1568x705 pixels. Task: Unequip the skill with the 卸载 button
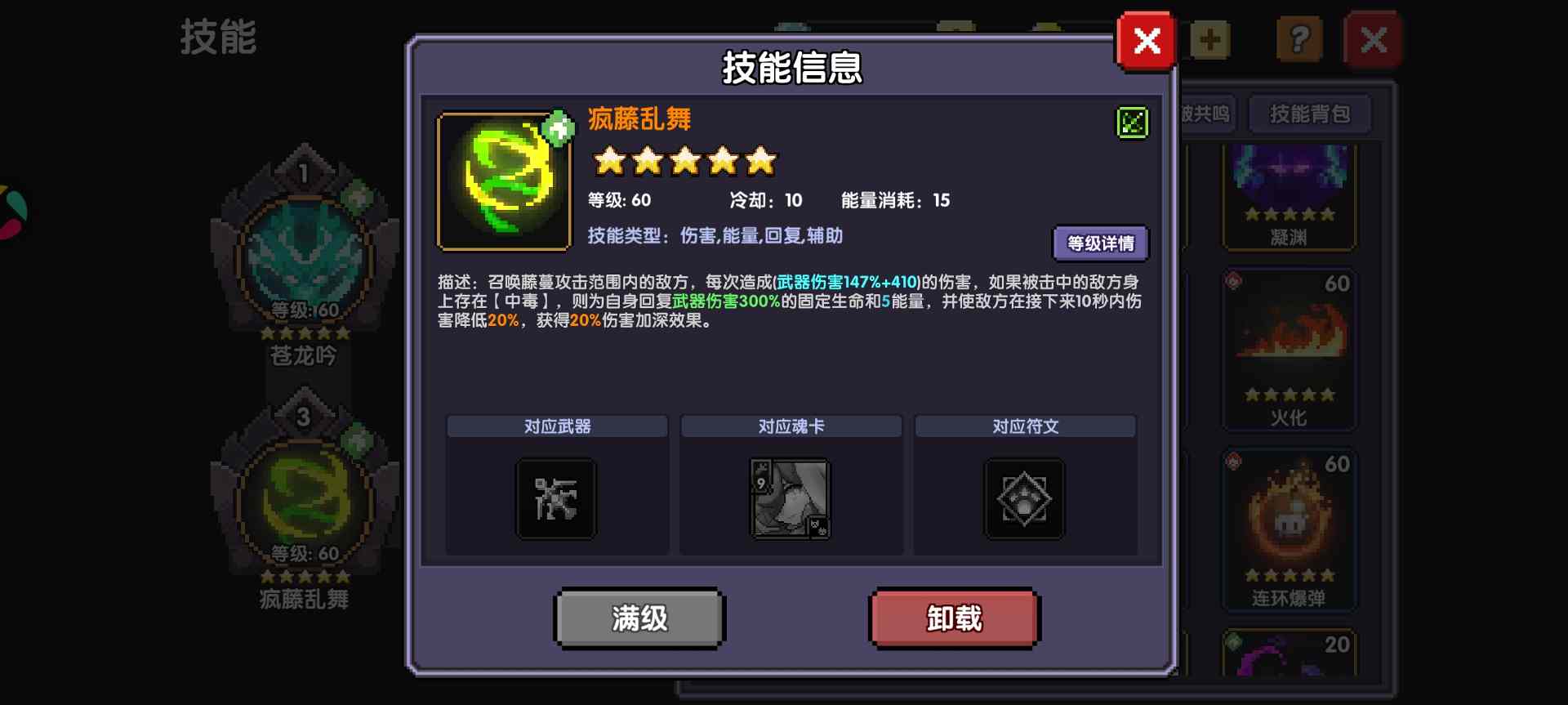coord(953,618)
